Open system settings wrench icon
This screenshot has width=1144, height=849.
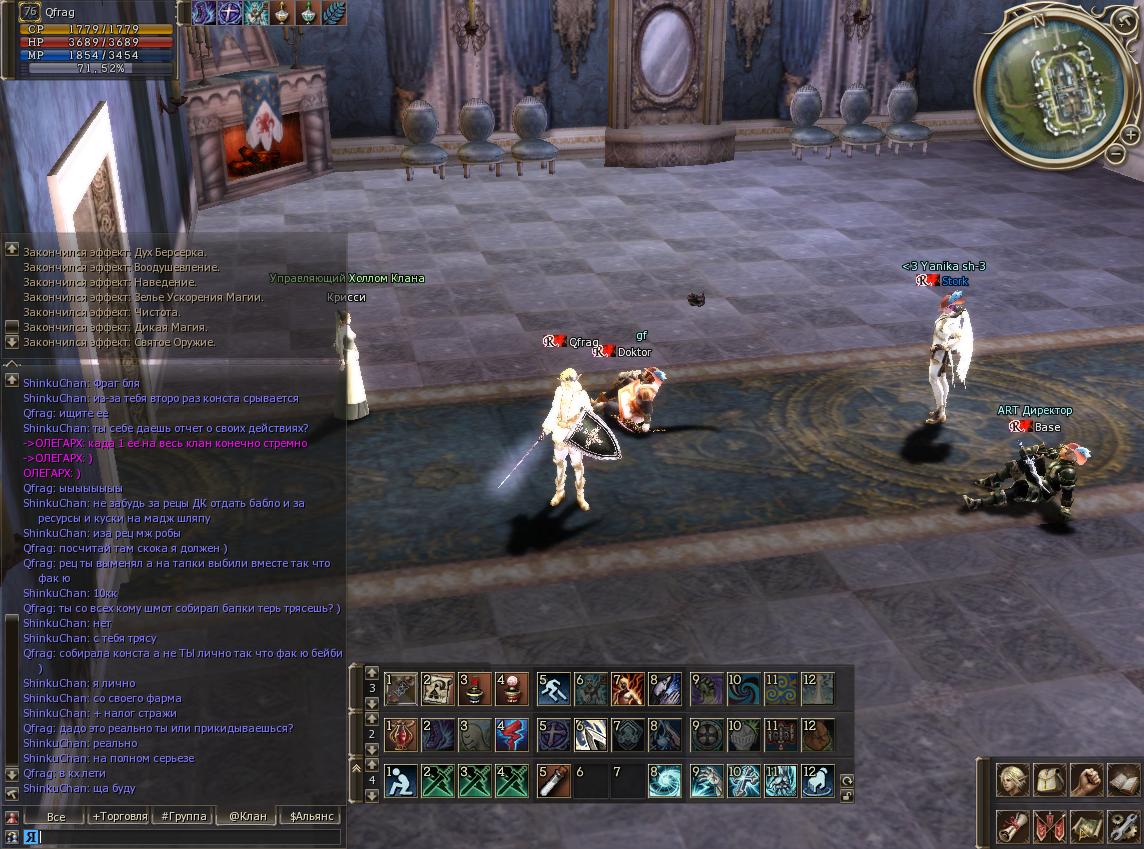tap(1124, 826)
